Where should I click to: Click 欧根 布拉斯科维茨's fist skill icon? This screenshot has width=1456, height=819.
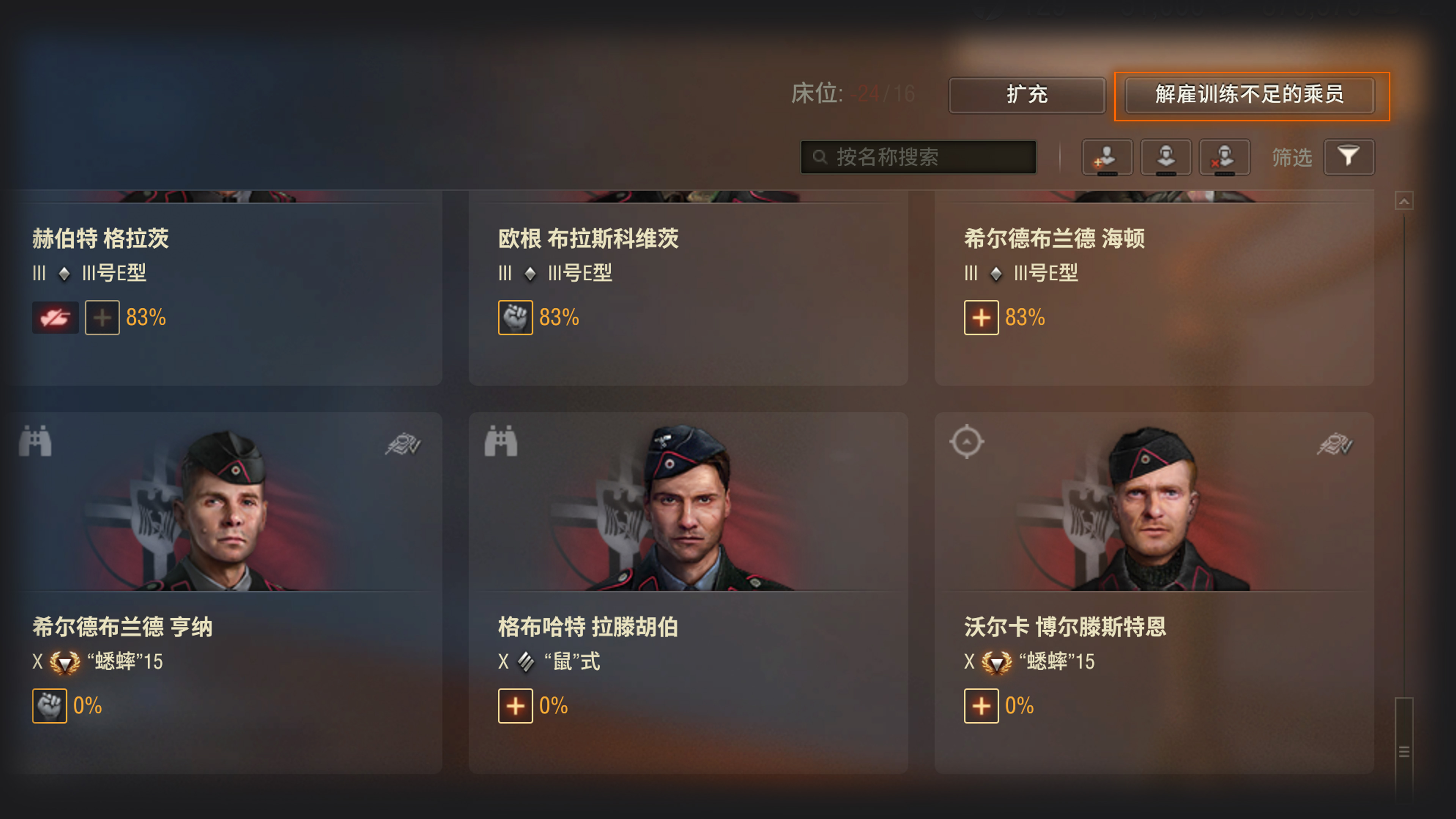(x=515, y=318)
